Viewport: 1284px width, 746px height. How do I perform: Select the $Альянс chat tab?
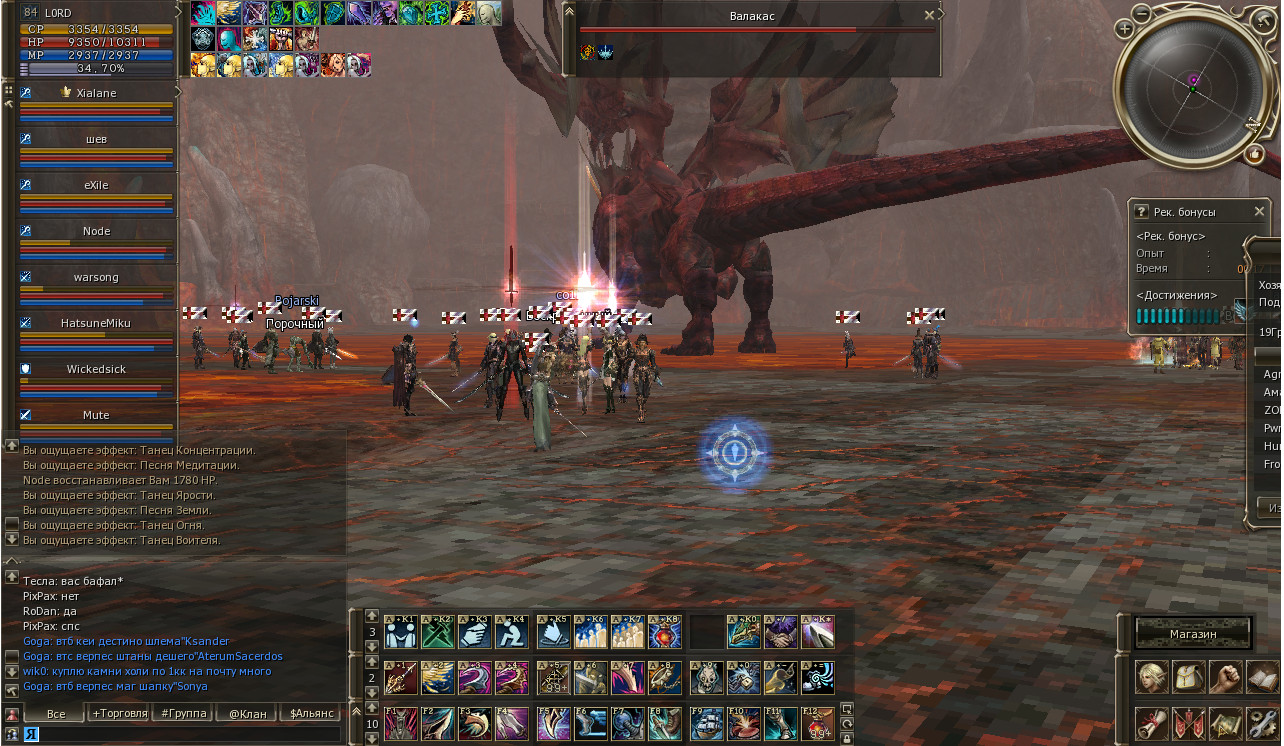click(311, 713)
